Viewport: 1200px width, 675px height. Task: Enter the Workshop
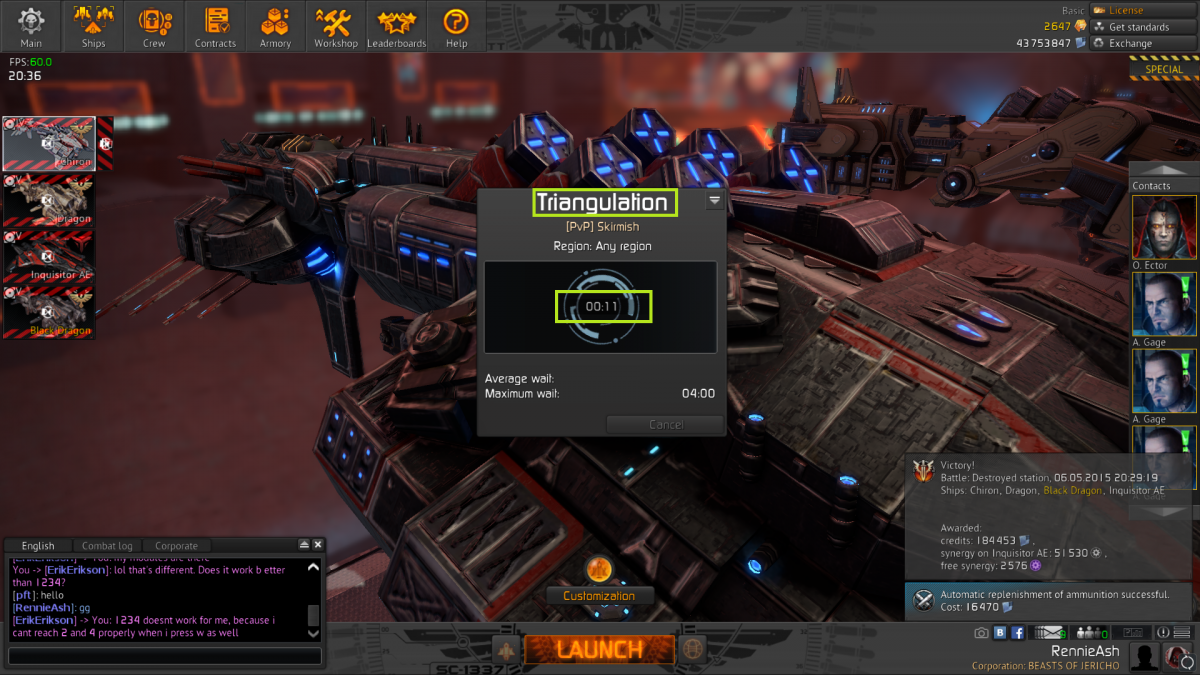pos(336,27)
